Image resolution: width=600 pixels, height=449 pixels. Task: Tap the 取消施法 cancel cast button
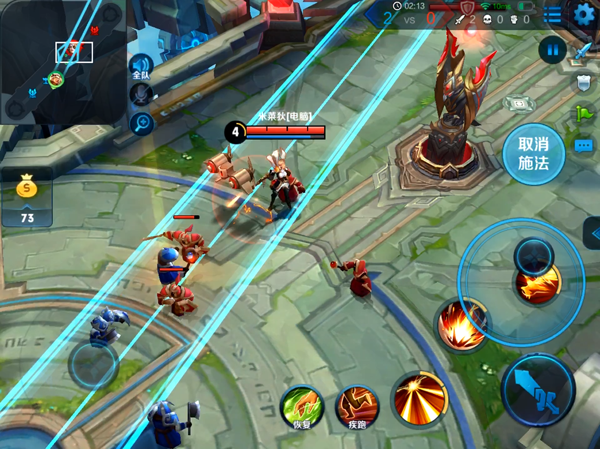point(527,154)
